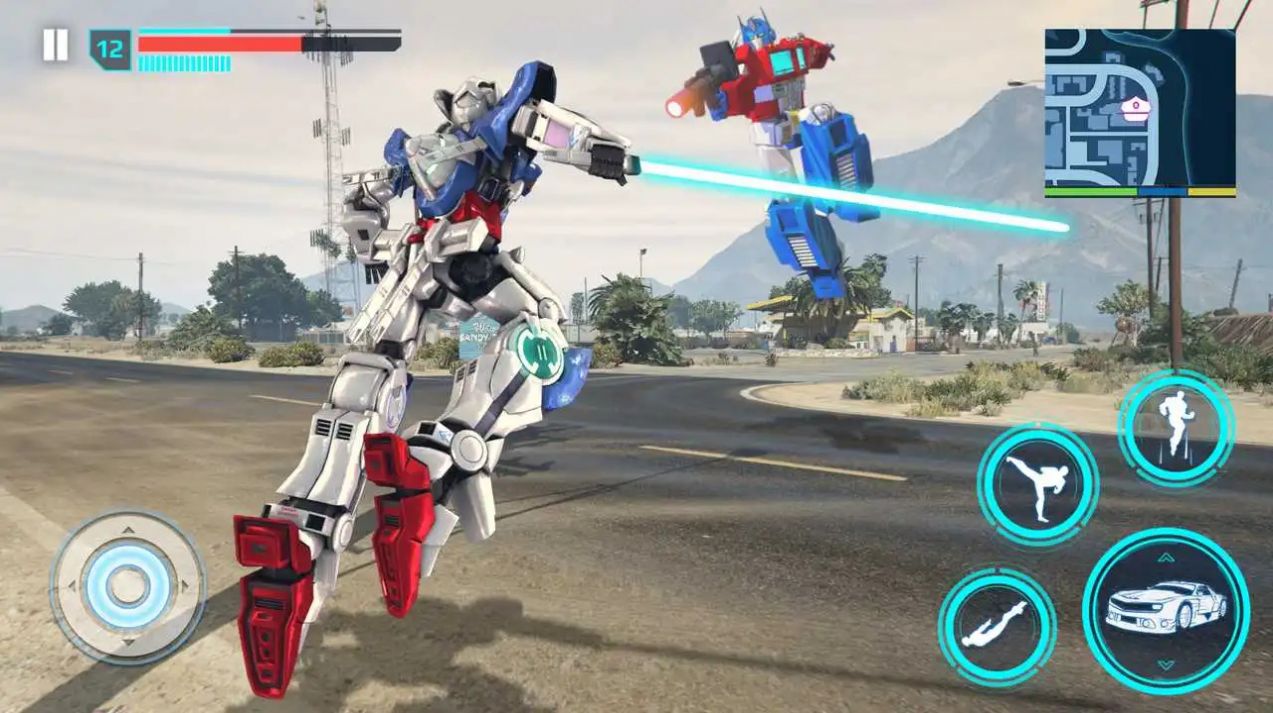Select the police marker on minimap
Viewport: 1273px width, 713px height.
click(x=1135, y=107)
